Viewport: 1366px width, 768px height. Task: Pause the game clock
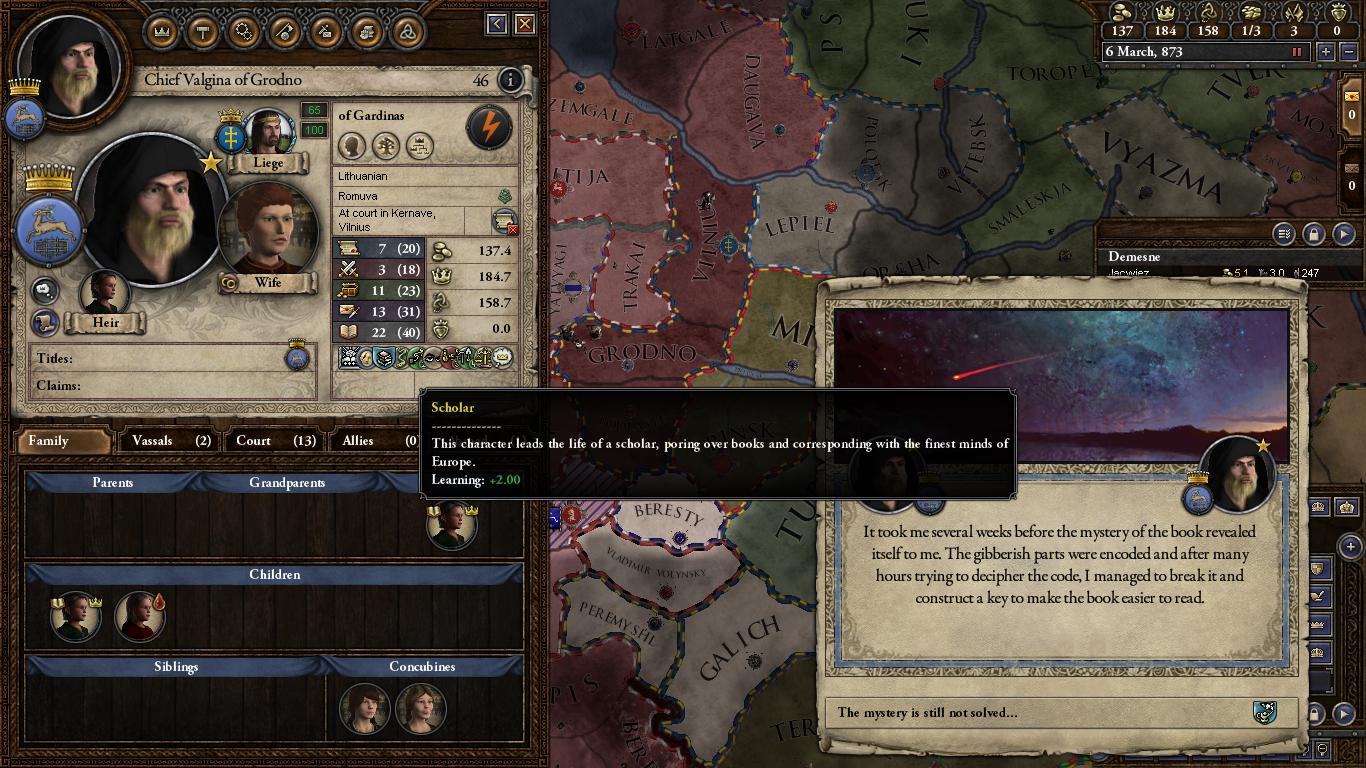click(1299, 52)
